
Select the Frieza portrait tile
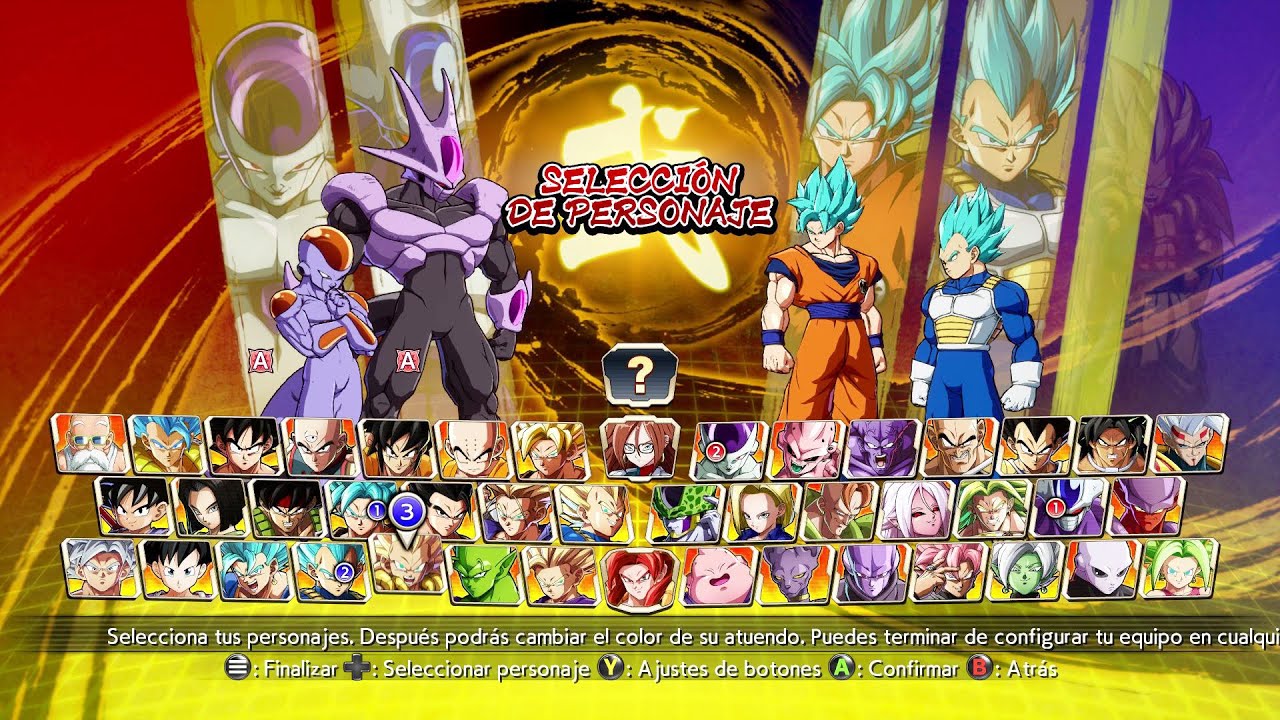click(731, 449)
